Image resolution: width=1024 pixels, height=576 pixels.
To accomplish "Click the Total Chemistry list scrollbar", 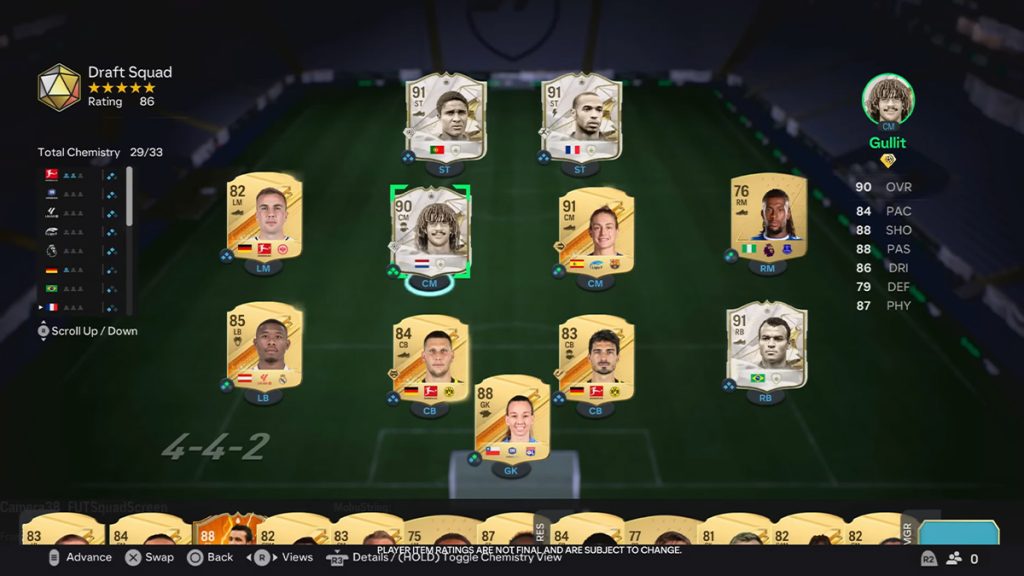I will click(129, 197).
